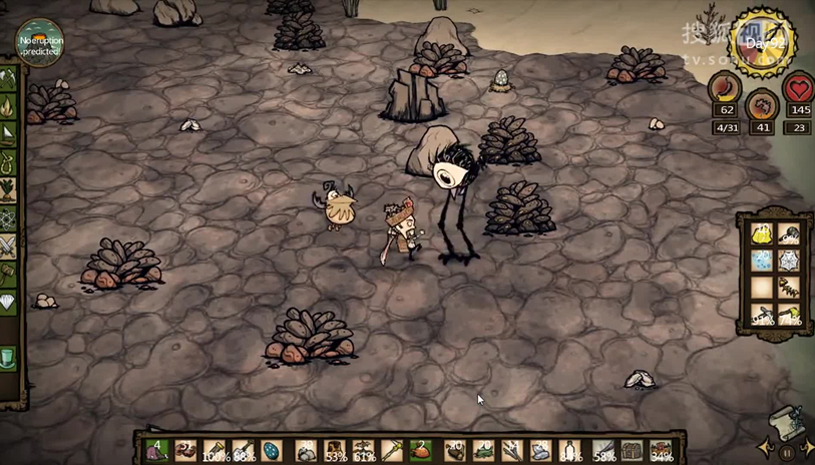Select the empty bottle inventory slot
The height and width of the screenshot is (465, 815).
click(x=568, y=451)
